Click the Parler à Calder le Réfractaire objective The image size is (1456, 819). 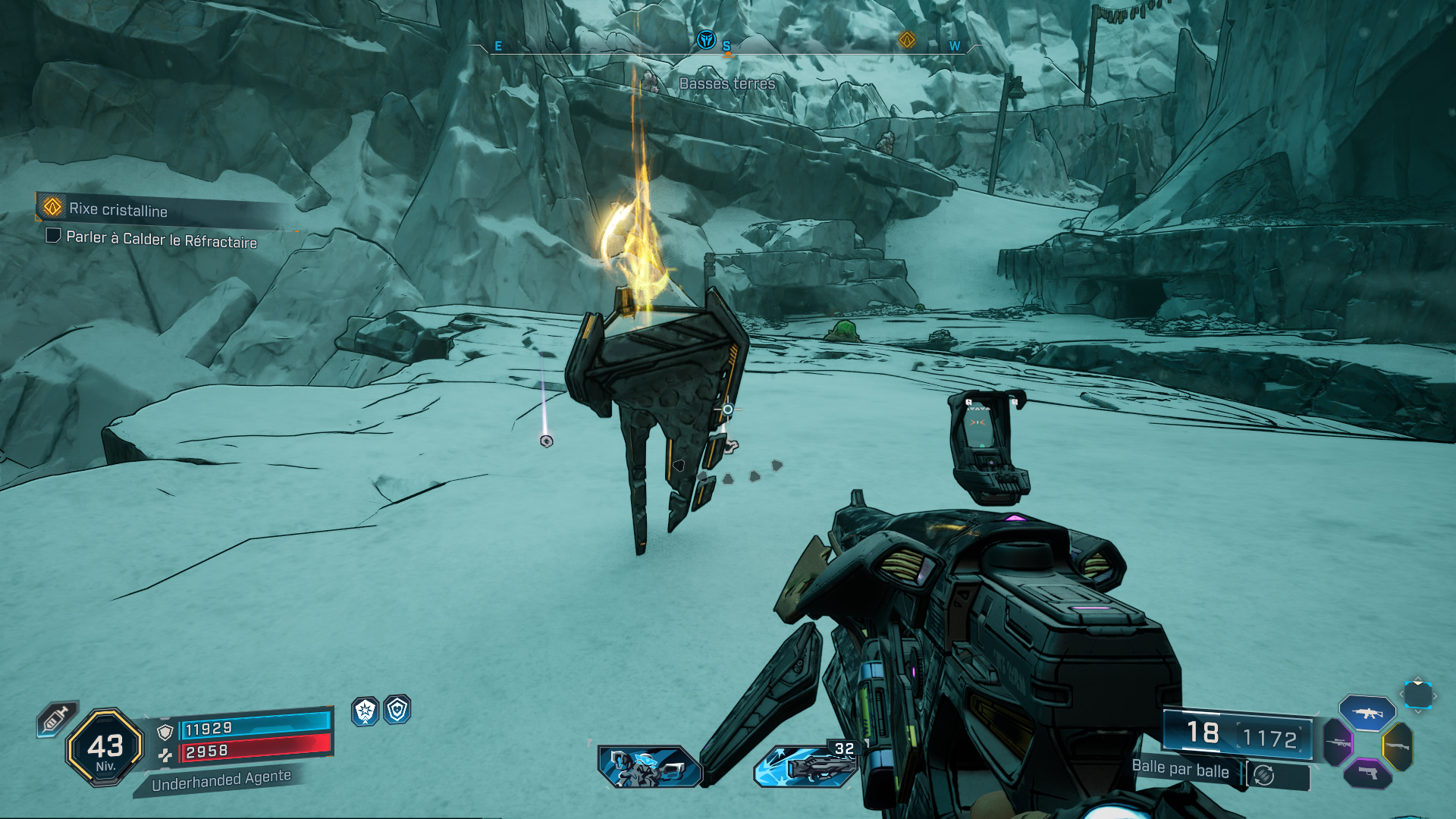pyautogui.click(x=161, y=239)
